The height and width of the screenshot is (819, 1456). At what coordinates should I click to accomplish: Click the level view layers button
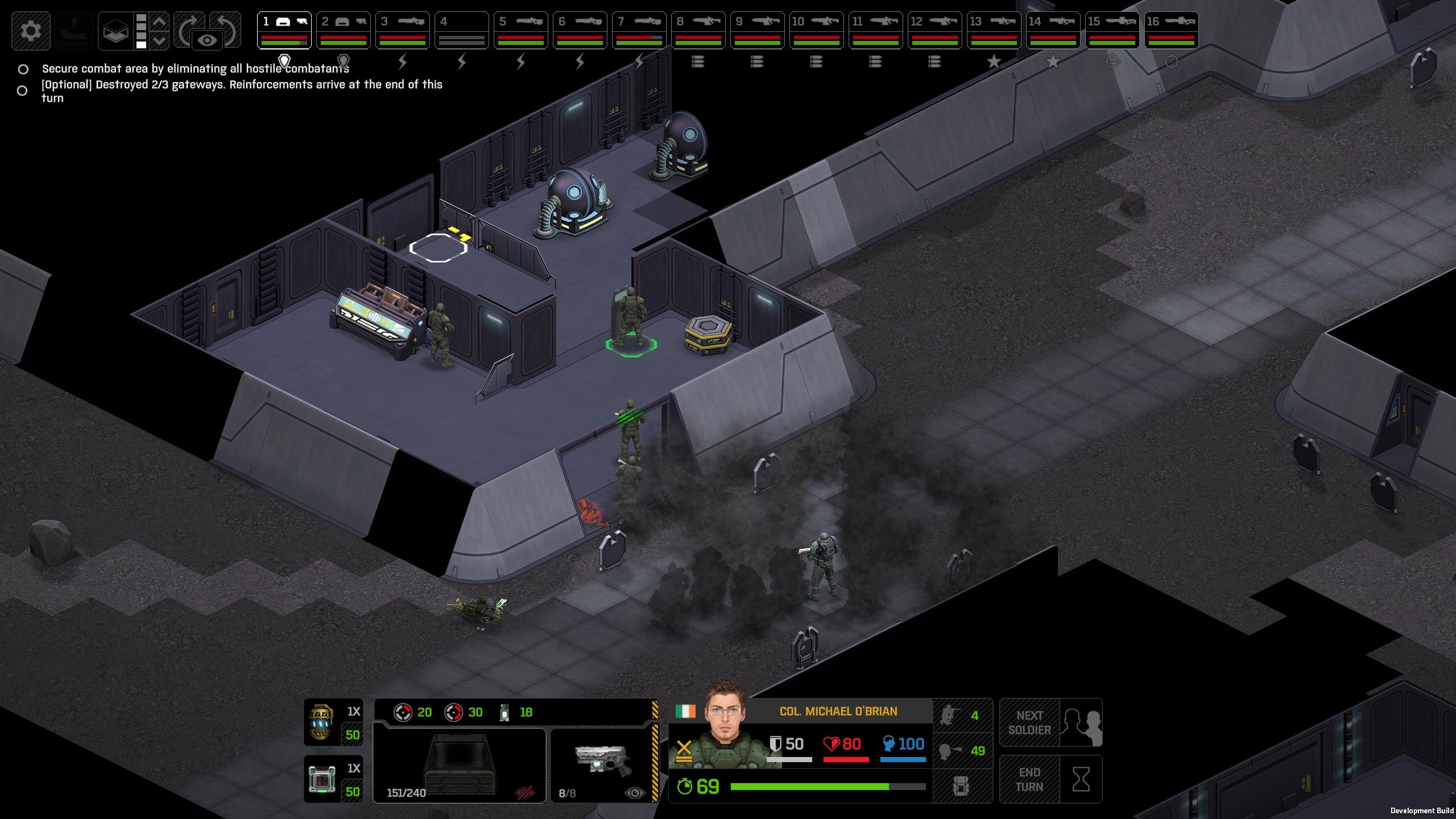(115, 30)
